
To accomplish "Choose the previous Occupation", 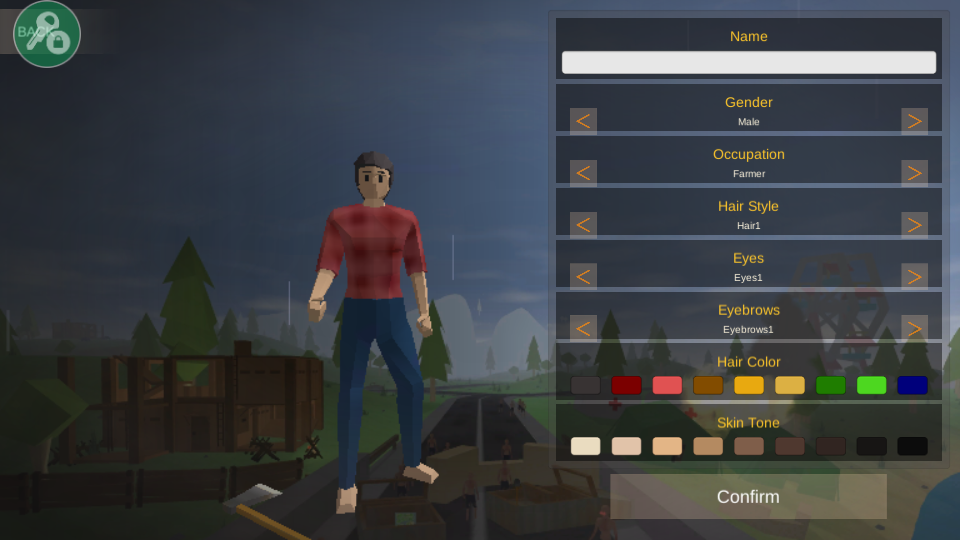I will (x=584, y=174).
